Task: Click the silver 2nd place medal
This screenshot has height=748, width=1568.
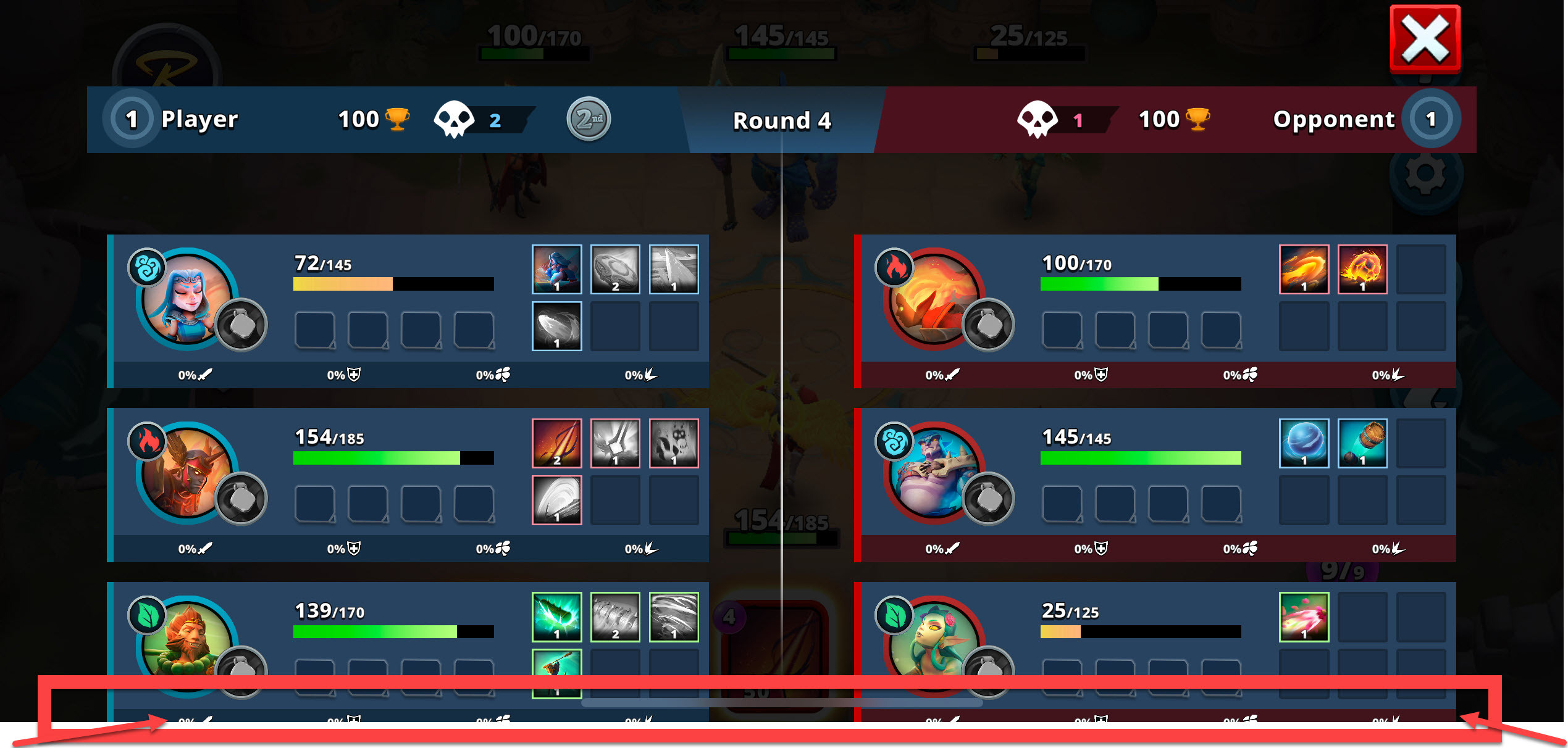Action: [x=589, y=119]
